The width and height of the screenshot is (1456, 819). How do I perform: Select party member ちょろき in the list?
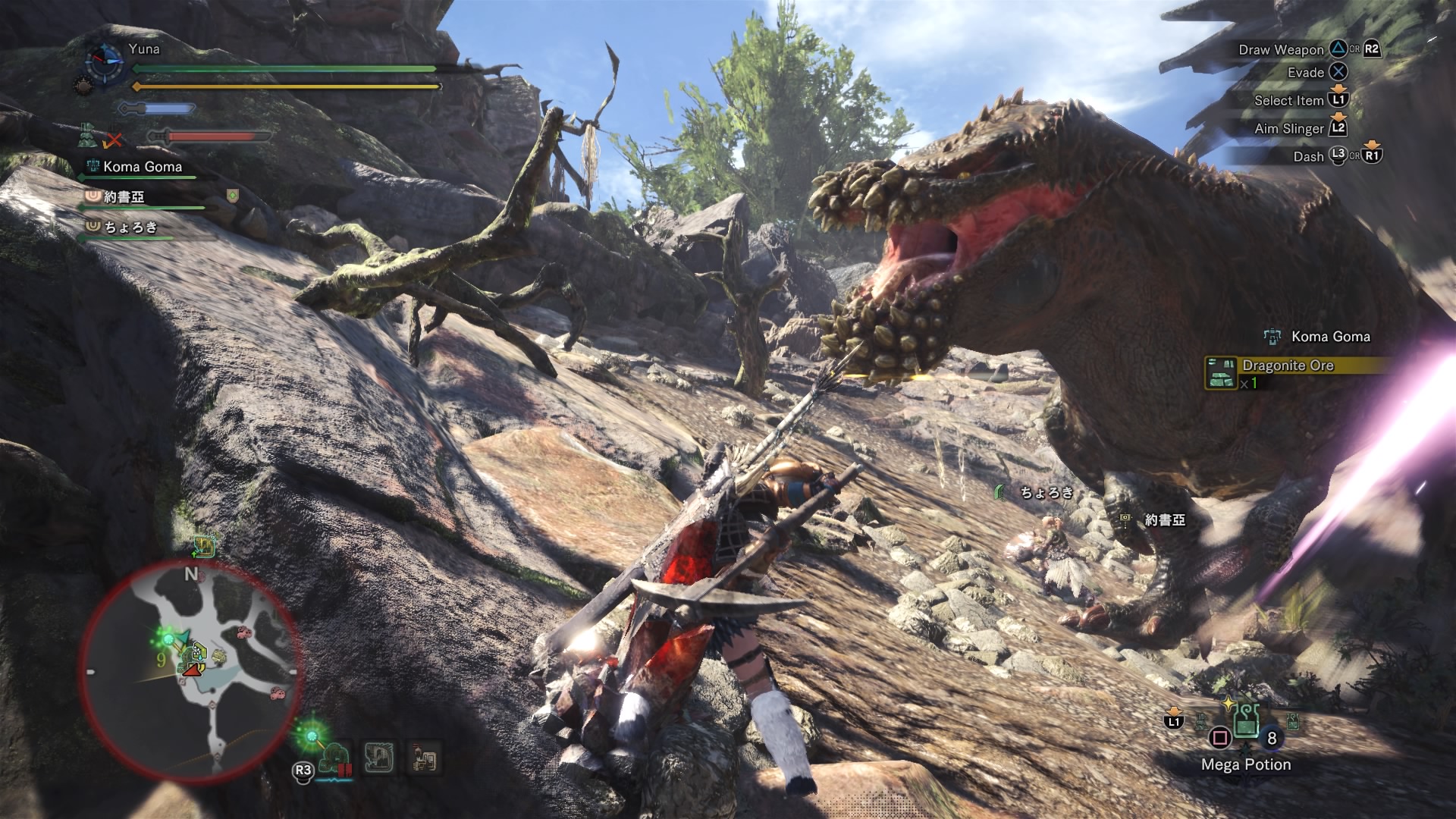click(130, 227)
